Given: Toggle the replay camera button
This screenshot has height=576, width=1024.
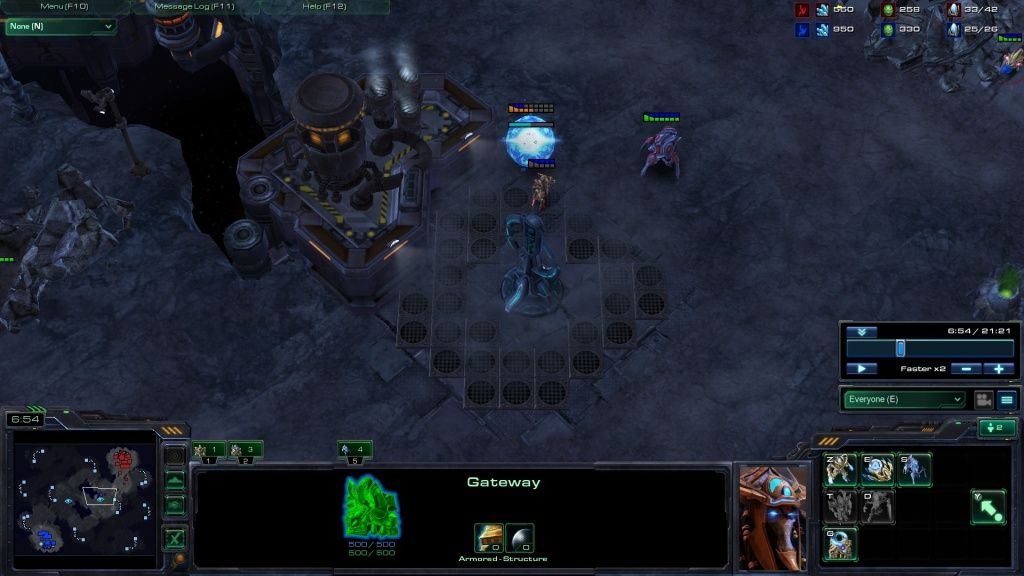Looking at the screenshot, I should tap(983, 400).
